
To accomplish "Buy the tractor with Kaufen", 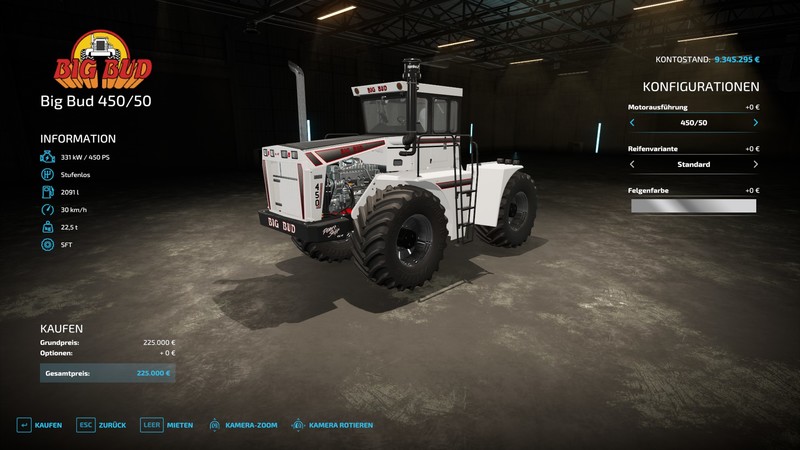I will [x=39, y=425].
